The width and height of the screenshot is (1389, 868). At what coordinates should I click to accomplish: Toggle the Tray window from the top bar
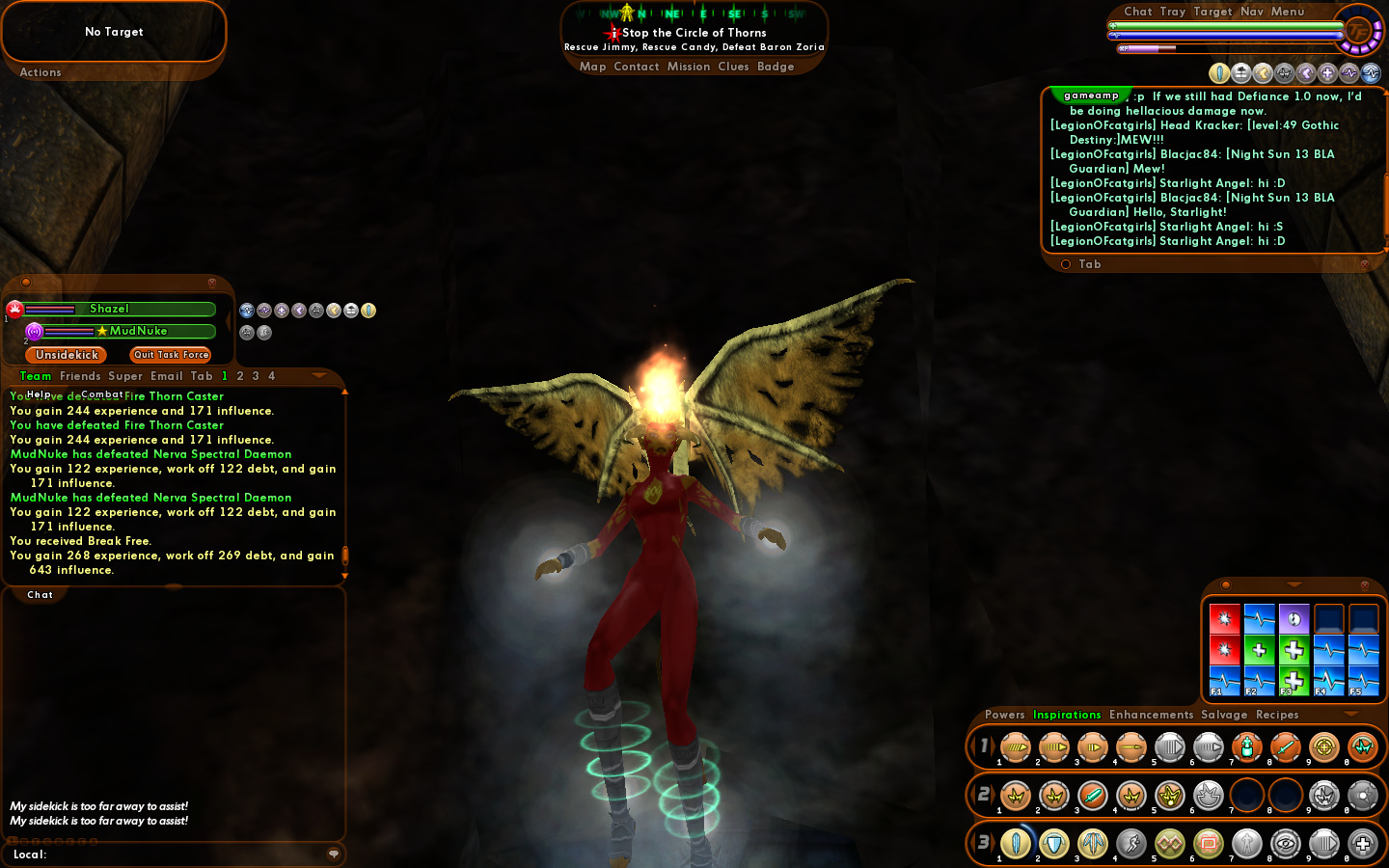[1173, 12]
